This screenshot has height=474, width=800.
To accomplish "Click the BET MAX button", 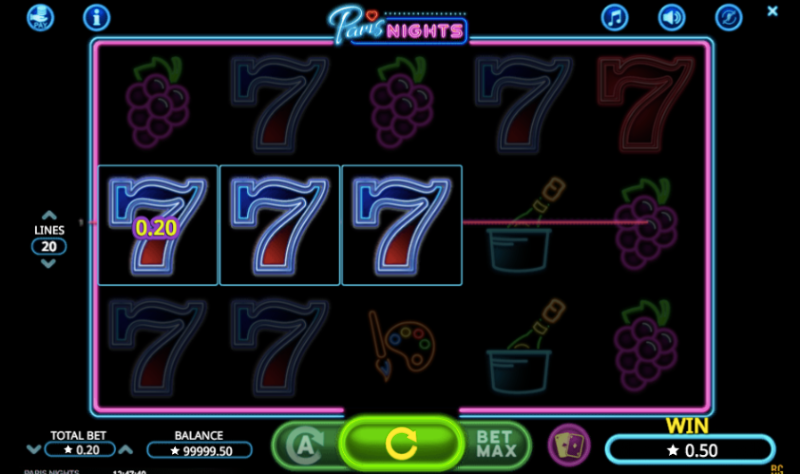I will tap(494, 442).
